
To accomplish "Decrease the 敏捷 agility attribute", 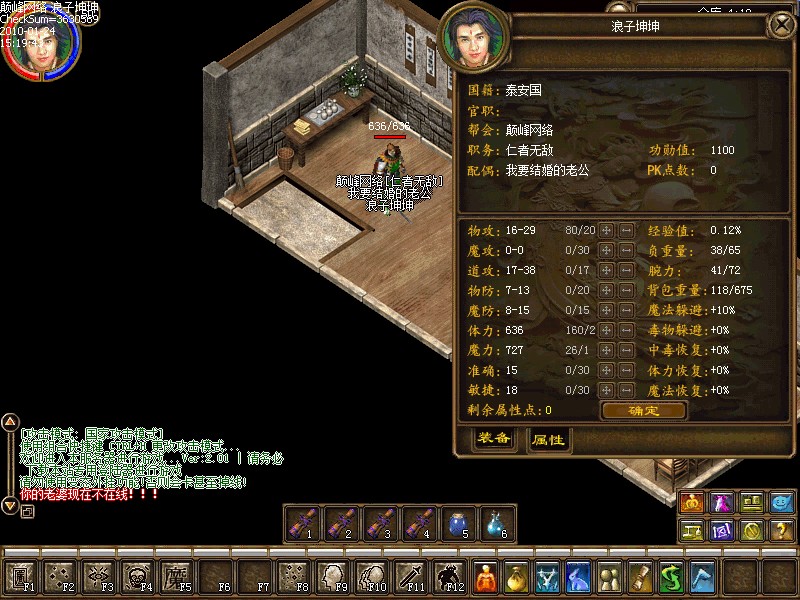I will pyautogui.click(x=626, y=390).
